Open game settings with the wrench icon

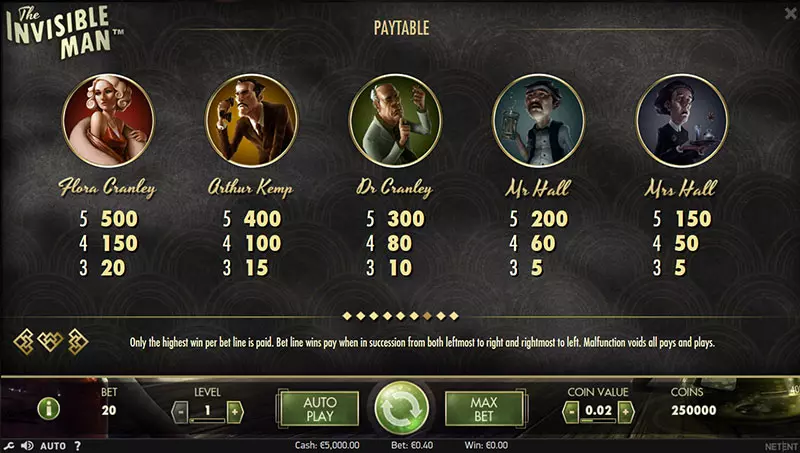[x=9, y=445]
